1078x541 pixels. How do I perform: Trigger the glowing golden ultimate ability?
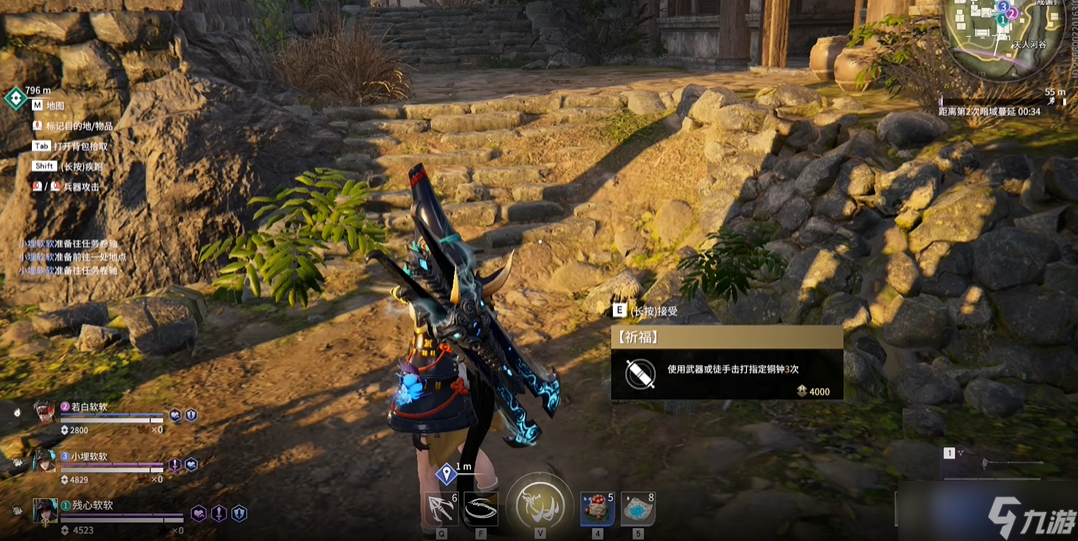tap(539, 505)
